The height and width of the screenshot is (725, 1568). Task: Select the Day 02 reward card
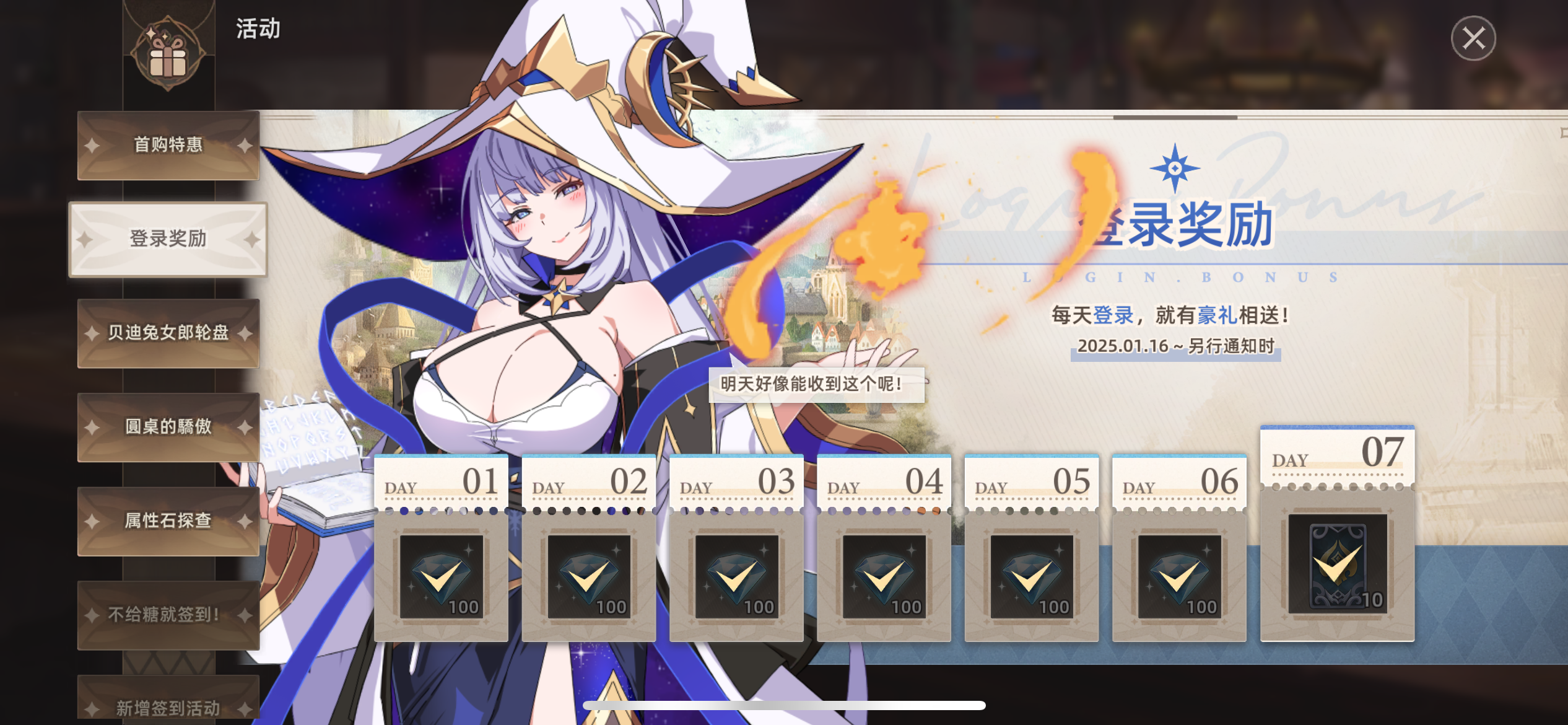pyautogui.click(x=589, y=576)
